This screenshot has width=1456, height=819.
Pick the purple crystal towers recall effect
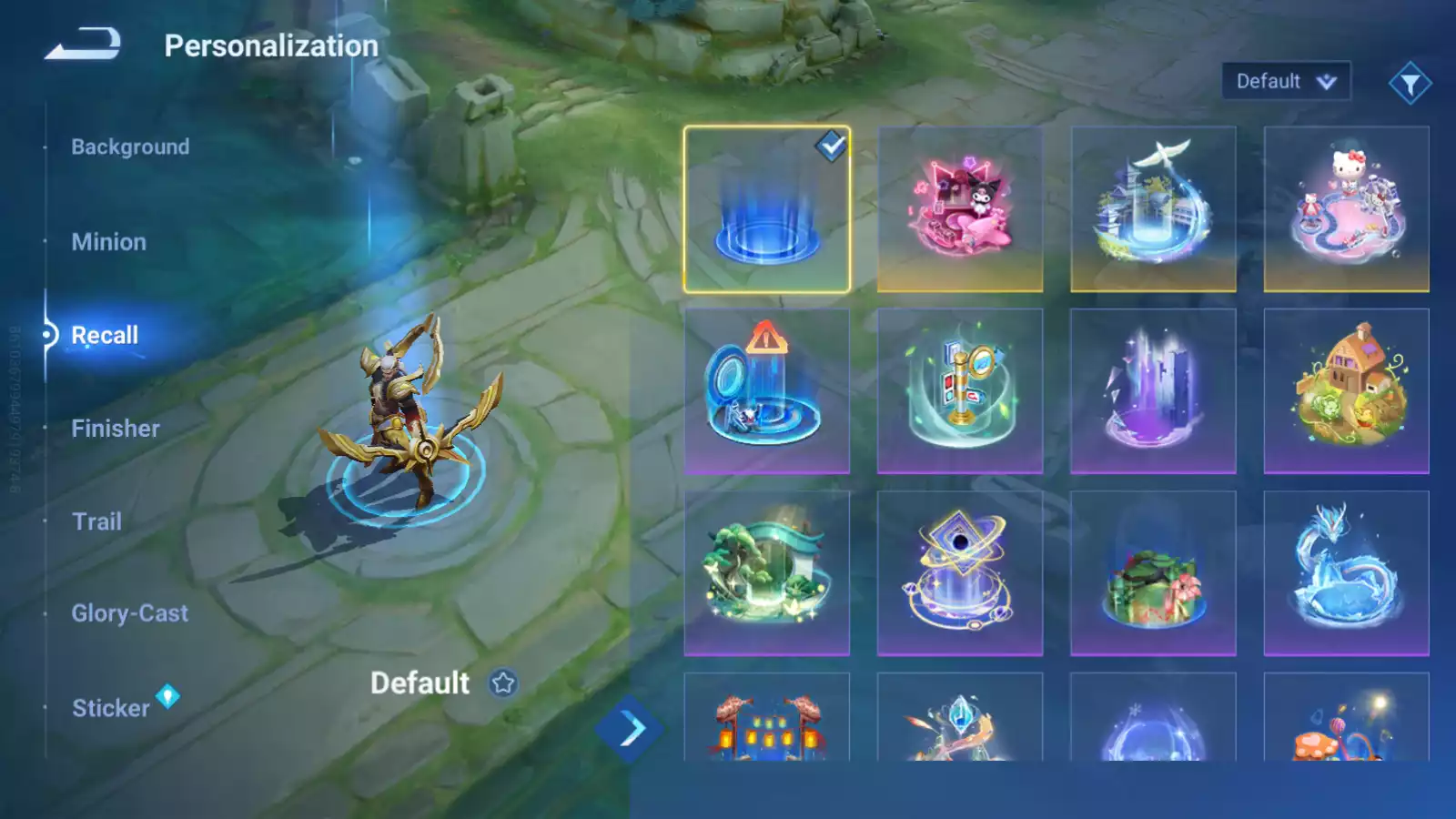tap(1153, 391)
